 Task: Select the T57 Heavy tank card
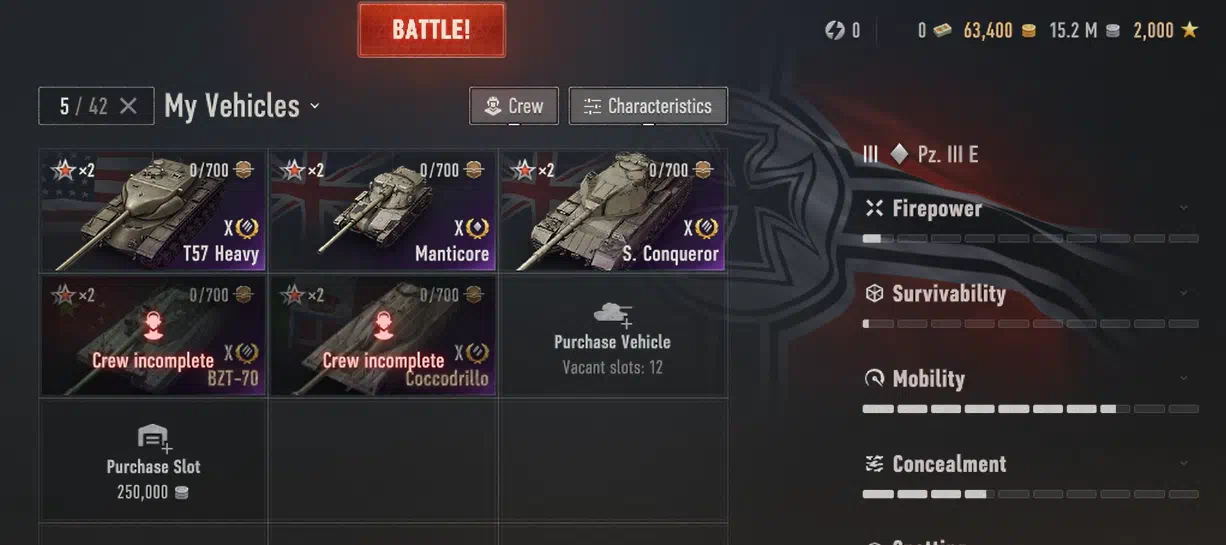pyautogui.click(x=153, y=210)
